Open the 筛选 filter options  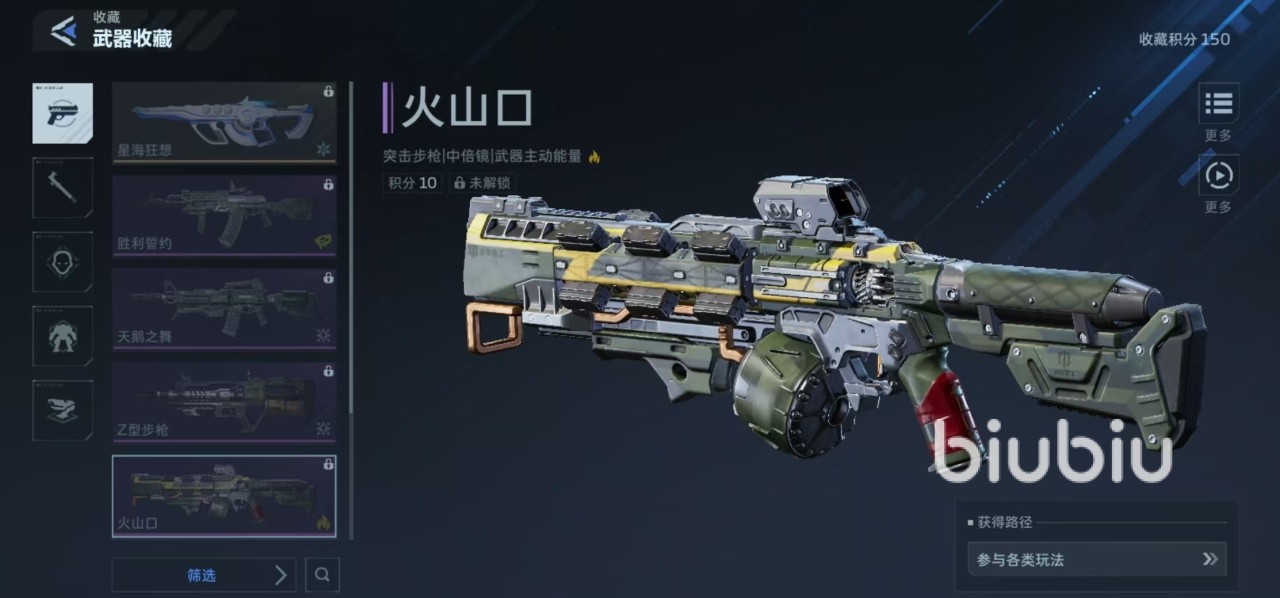click(x=204, y=575)
